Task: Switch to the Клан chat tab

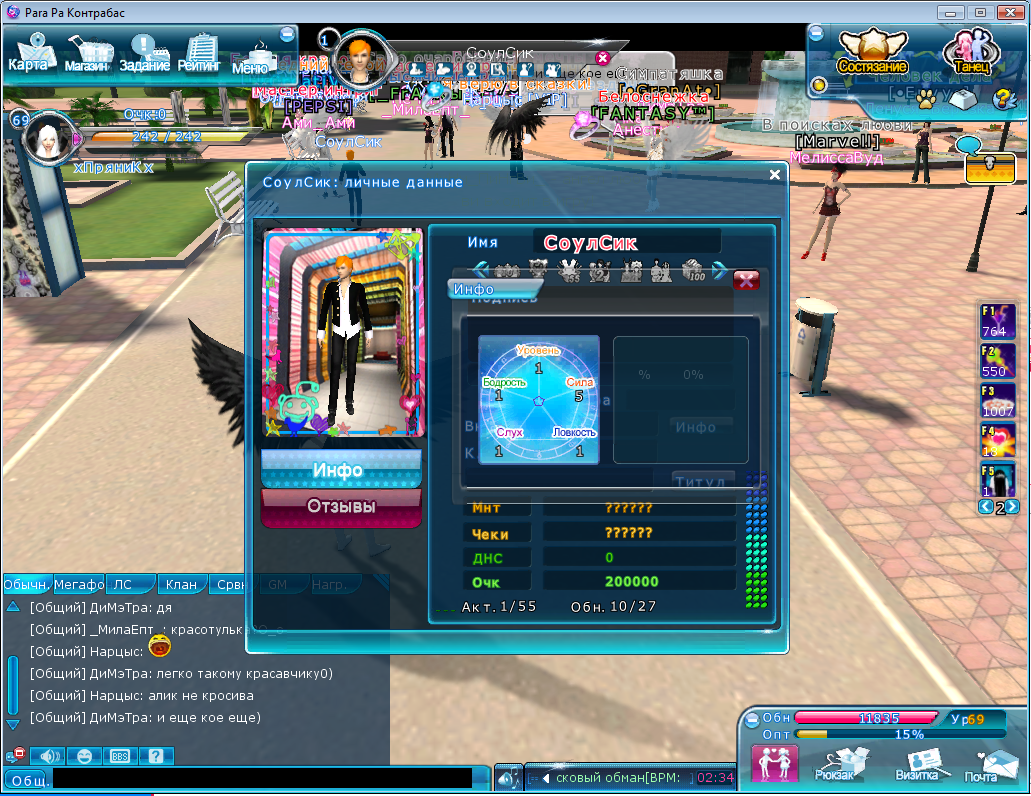Action: tap(181, 584)
